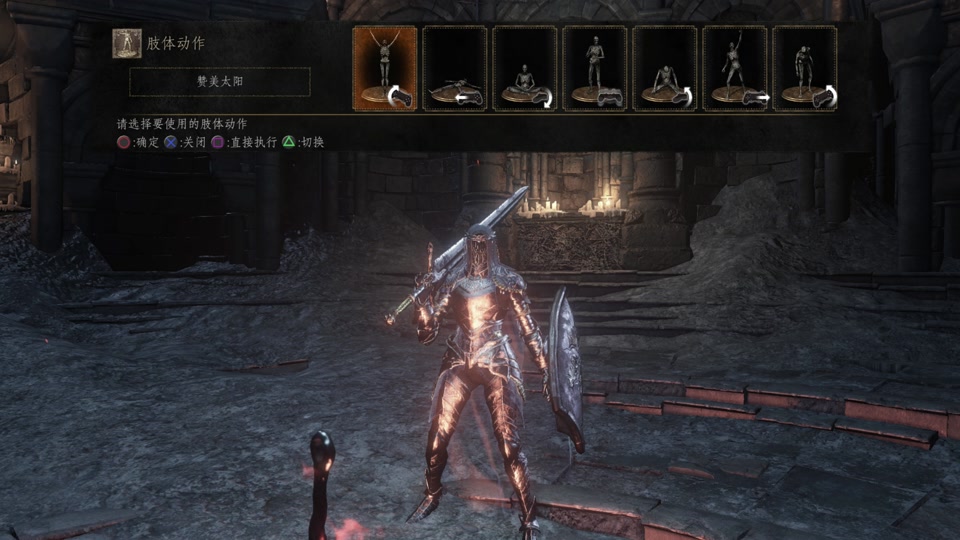Viewport: 960px width, 540px height.
Task: Click the 赞美太阳 gesture name box
Action: [220, 82]
